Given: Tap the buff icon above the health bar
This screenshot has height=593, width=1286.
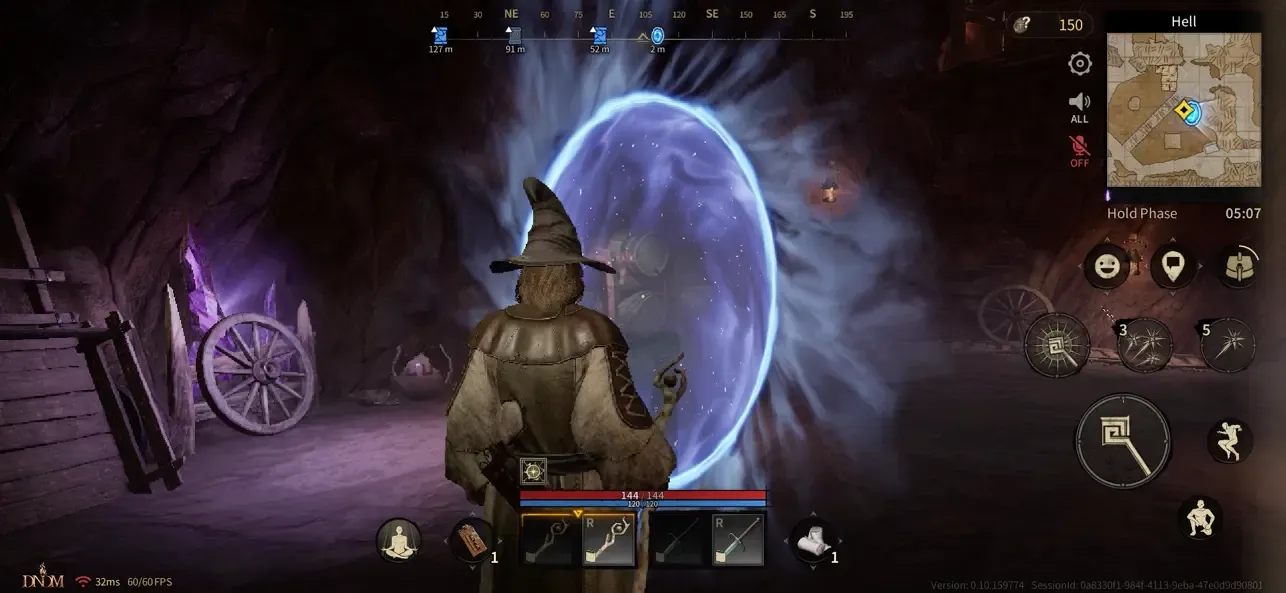Looking at the screenshot, I should (534, 472).
